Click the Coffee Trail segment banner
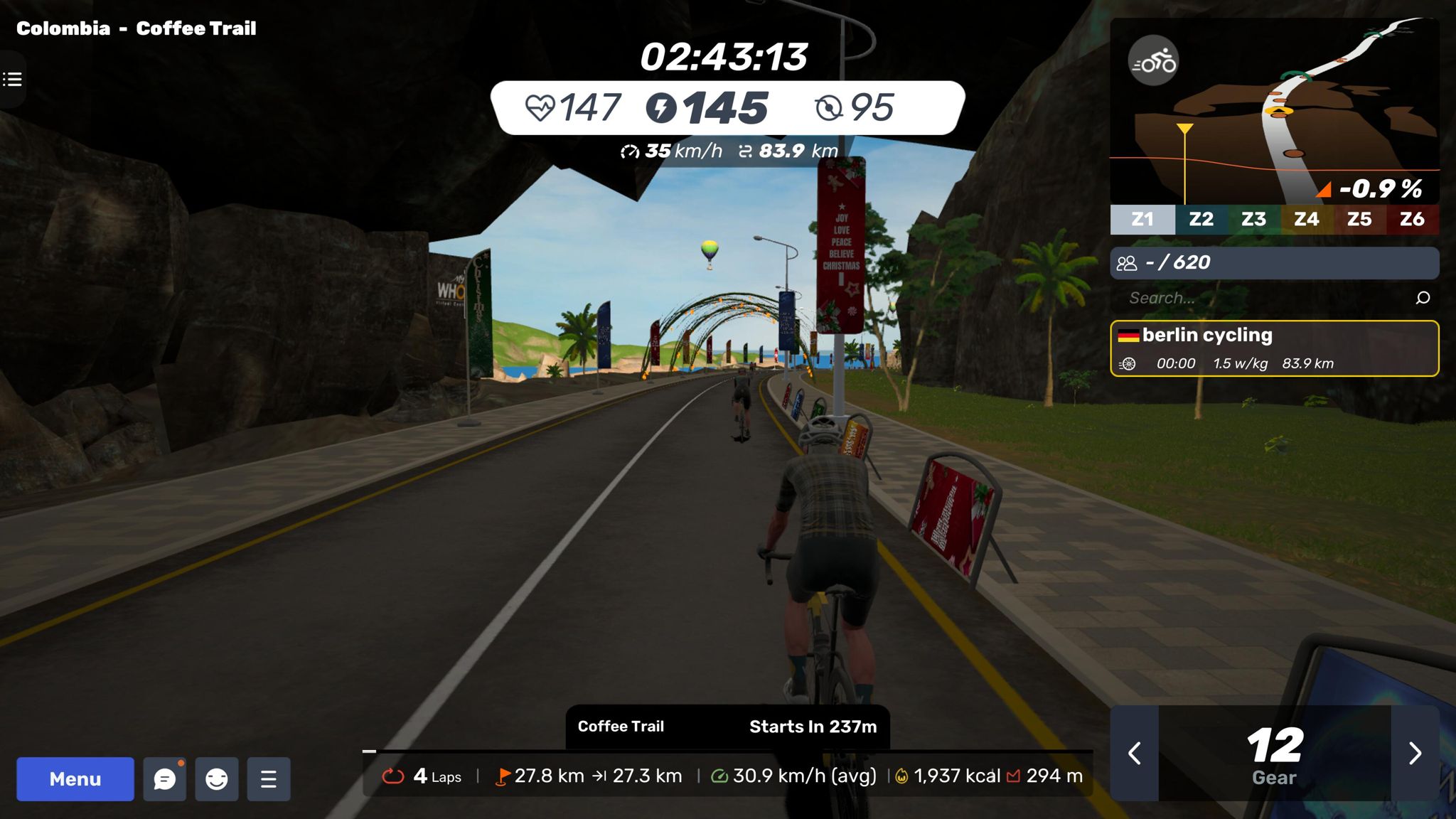This screenshot has width=1456, height=819. coord(727,727)
